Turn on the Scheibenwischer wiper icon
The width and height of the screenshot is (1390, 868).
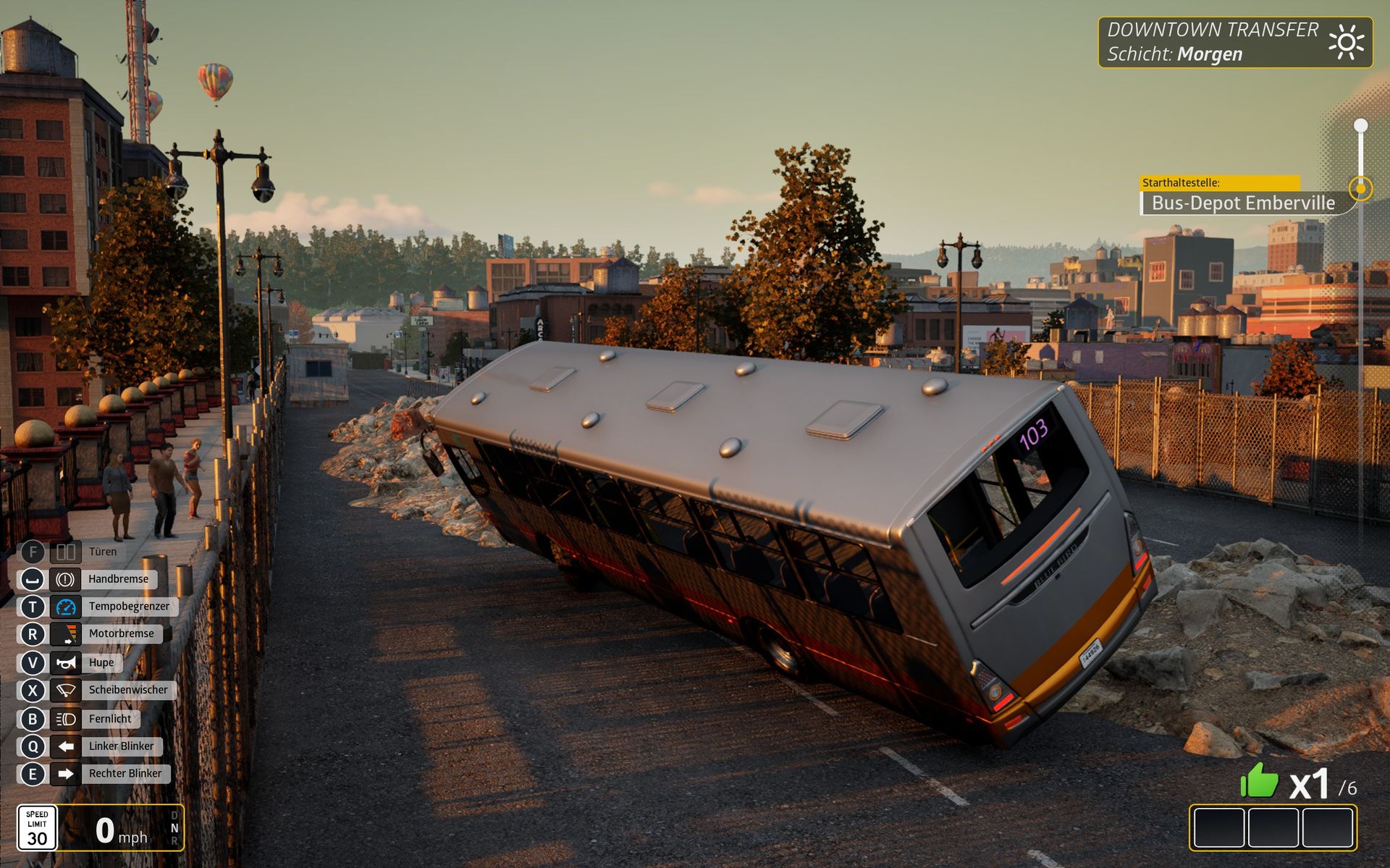(x=66, y=690)
